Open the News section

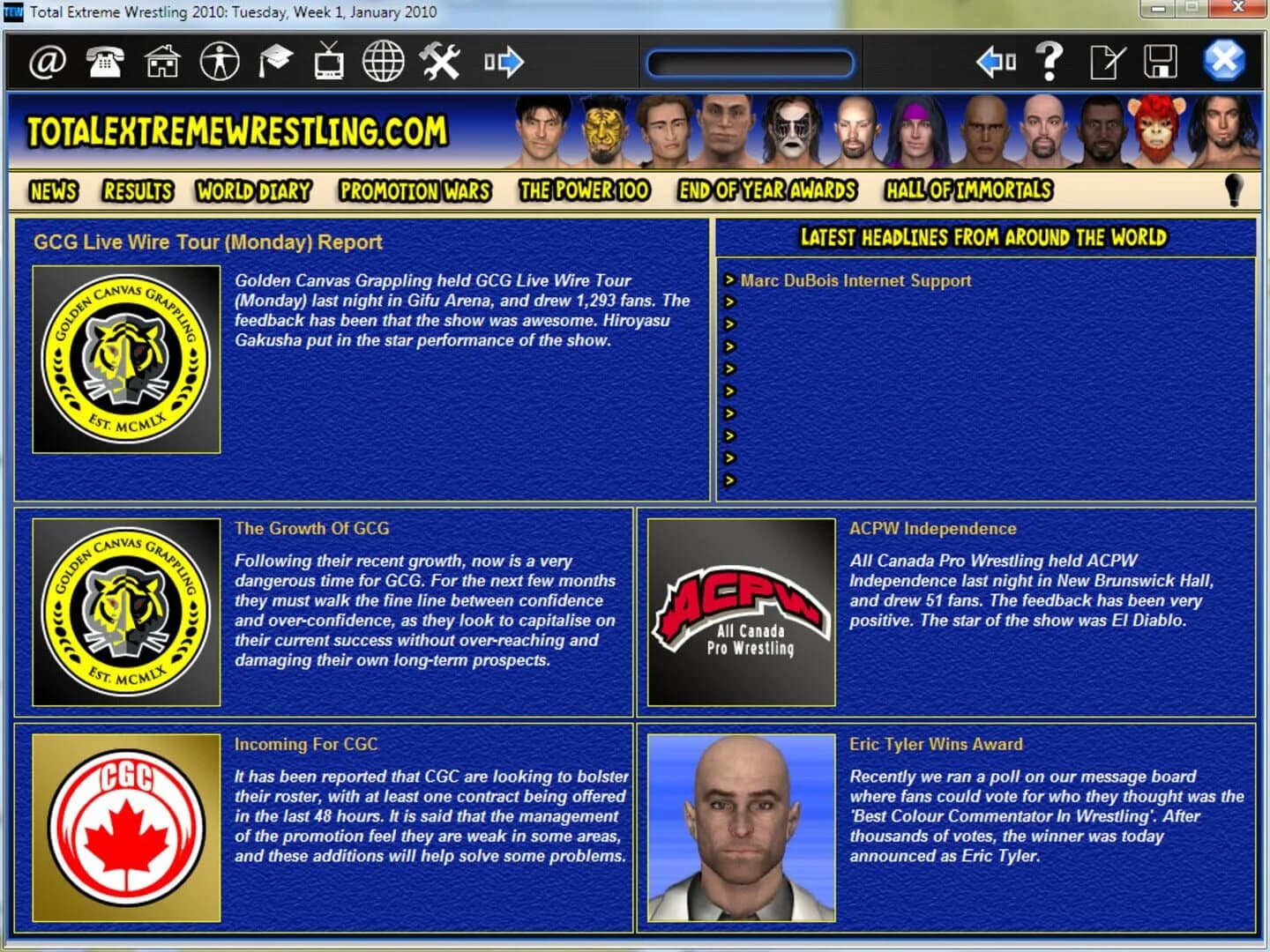click(x=52, y=191)
